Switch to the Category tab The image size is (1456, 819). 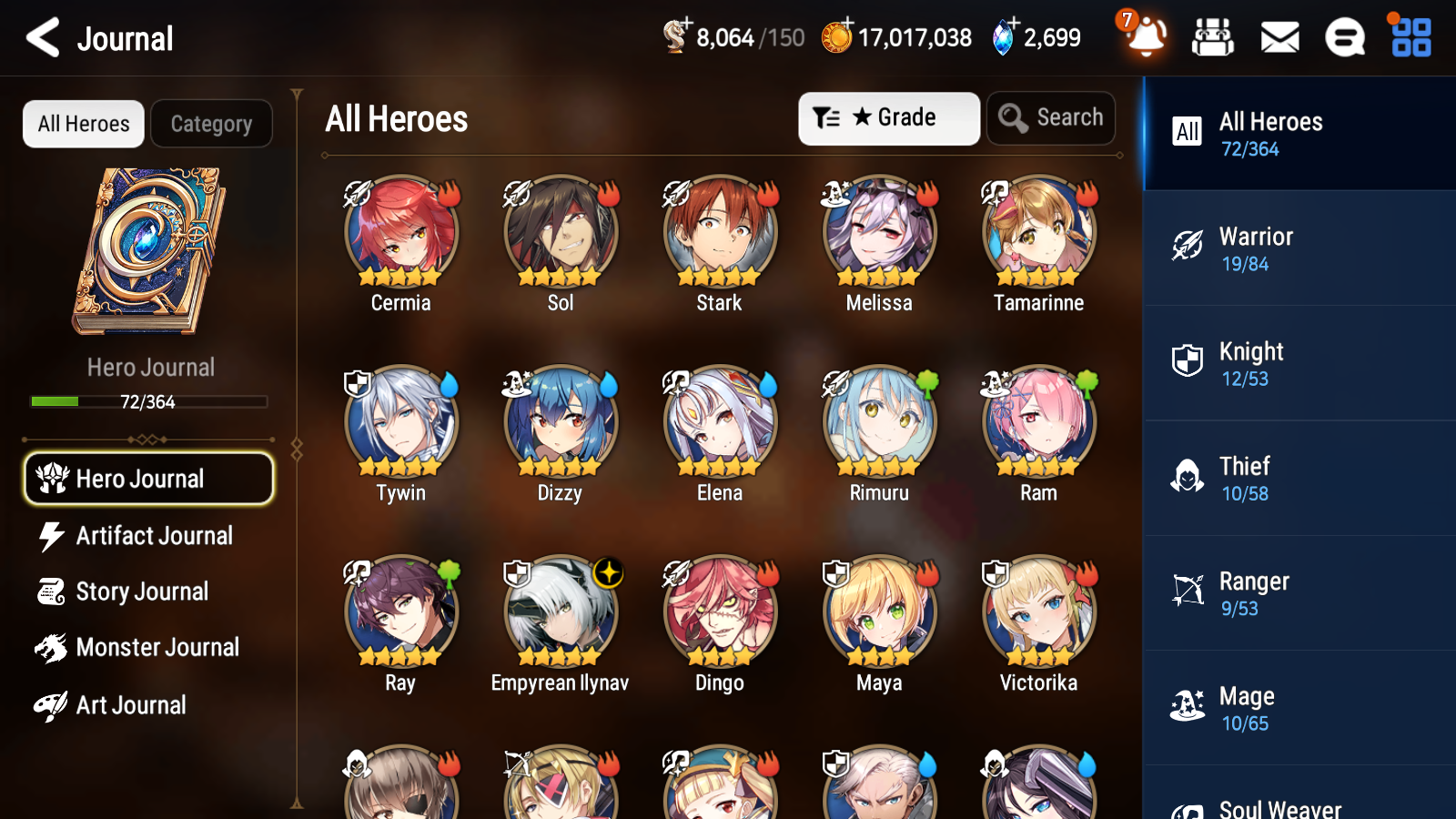211,124
